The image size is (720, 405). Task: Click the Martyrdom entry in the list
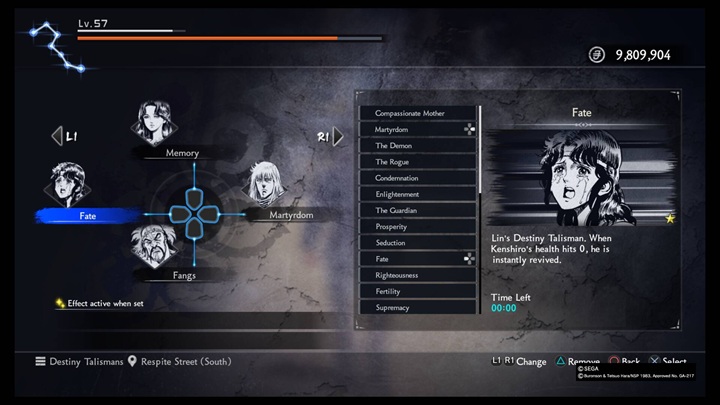point(418,130)
